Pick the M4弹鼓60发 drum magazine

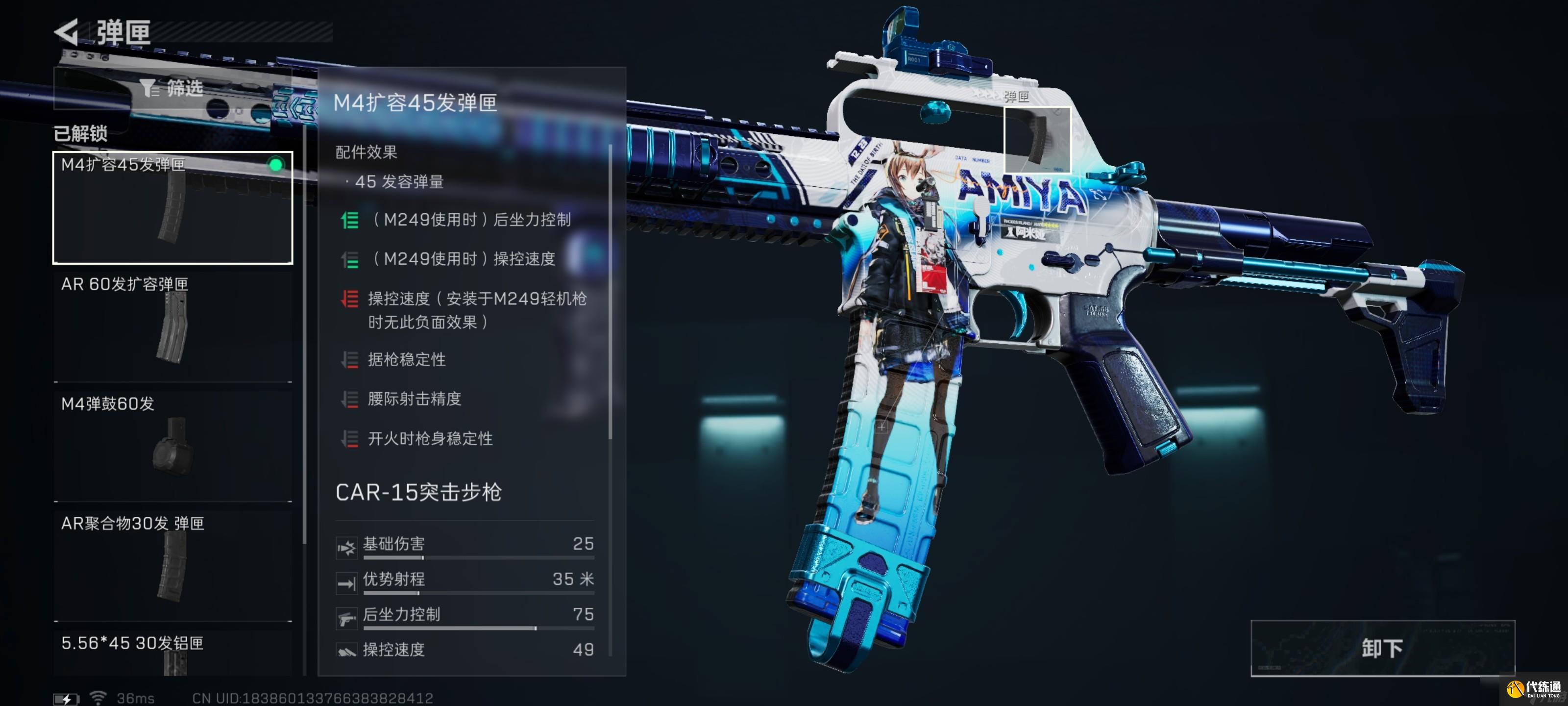[x=173, y=445]
